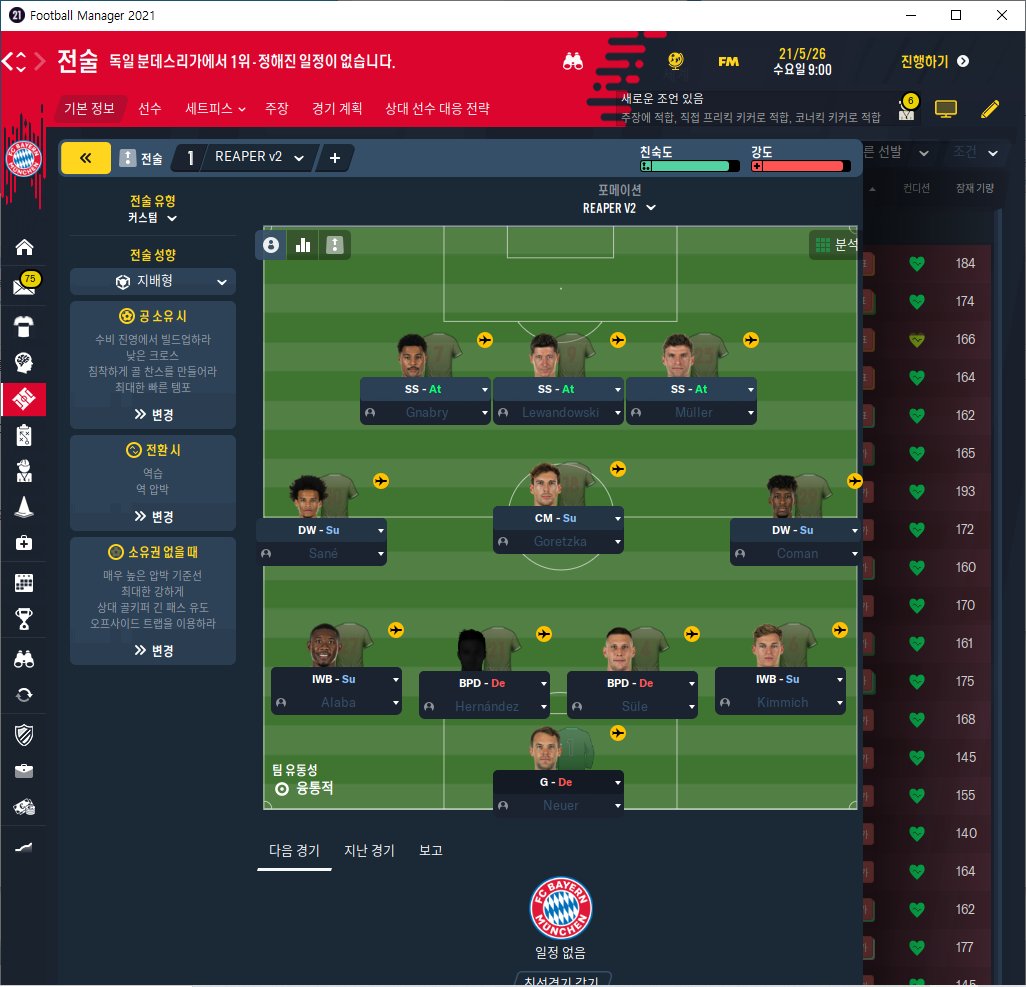
Task: Click the 진행하기 continue button
Action: click(934, 61)
